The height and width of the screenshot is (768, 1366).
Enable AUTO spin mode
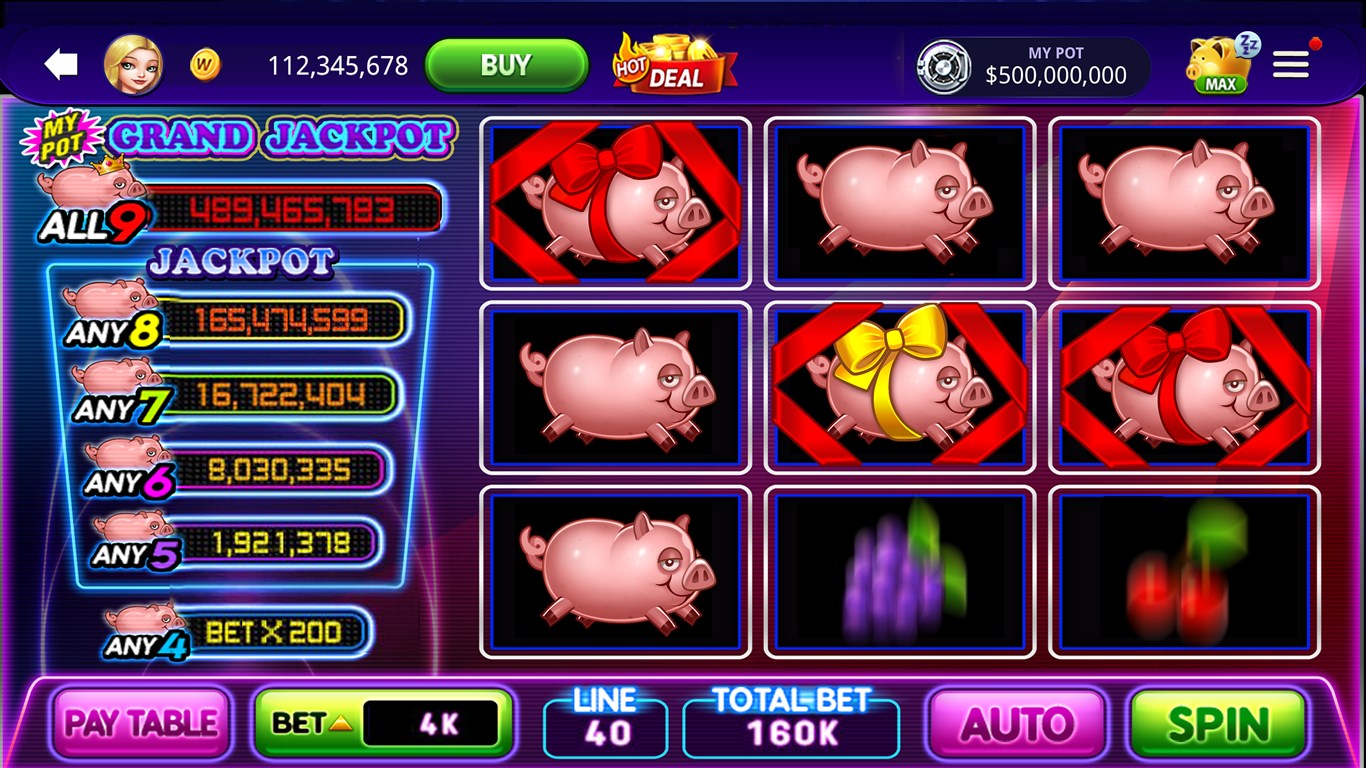[x=1018, y=722]
